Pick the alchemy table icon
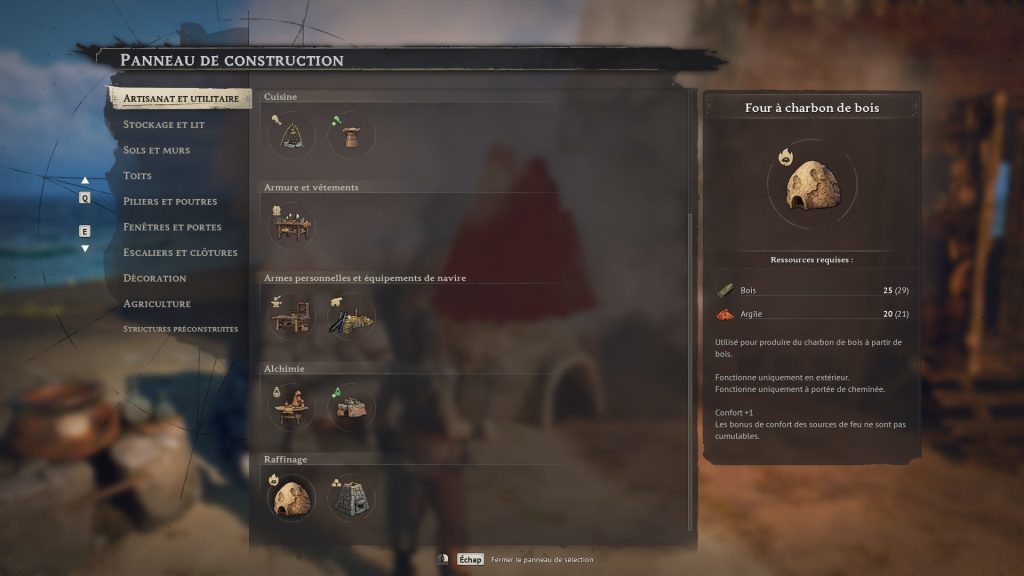Image resolution: width=1024 pixels, height=576 pixels. click(x=291, y=406)
